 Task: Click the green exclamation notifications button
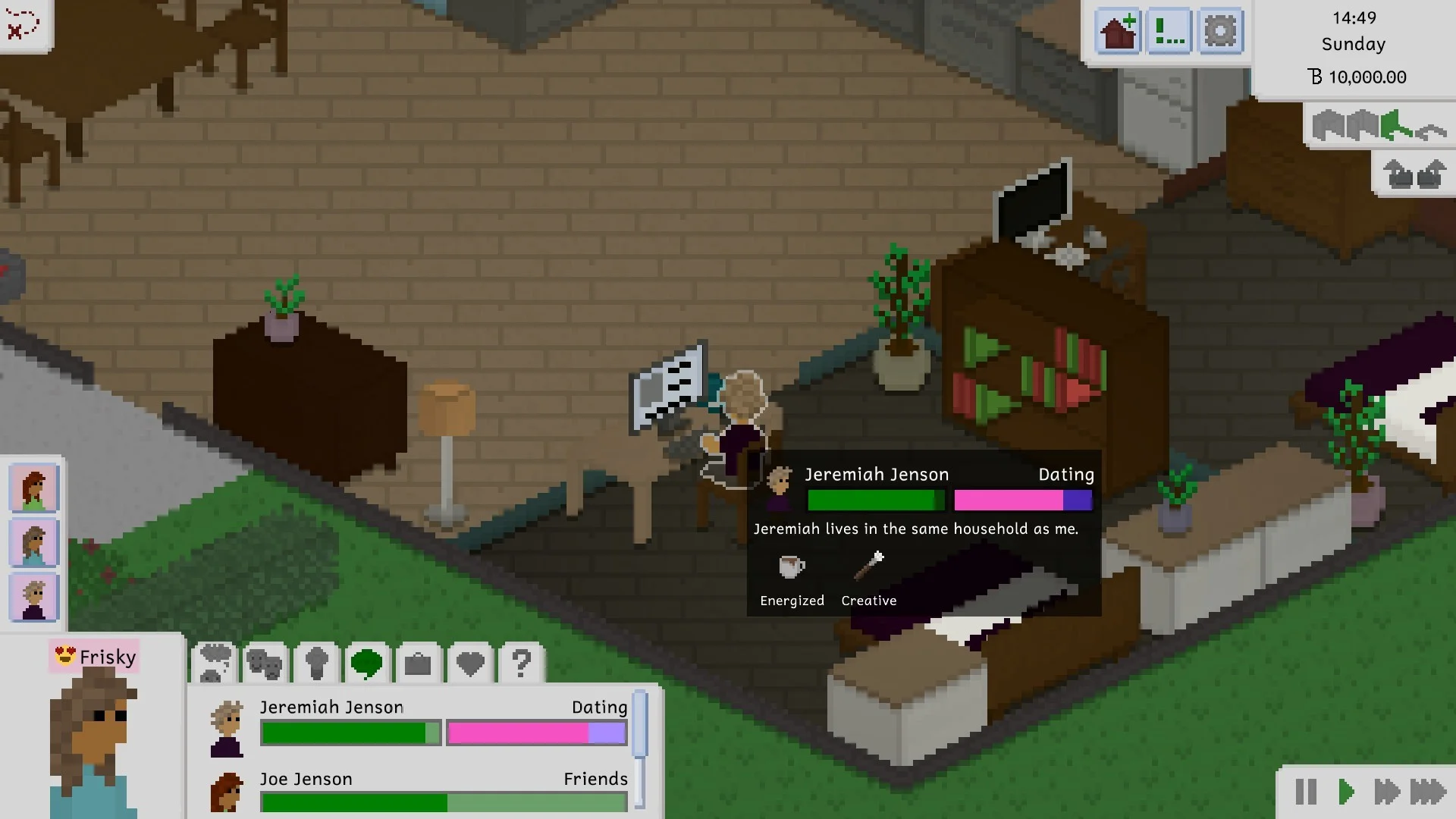point(1169,32)
